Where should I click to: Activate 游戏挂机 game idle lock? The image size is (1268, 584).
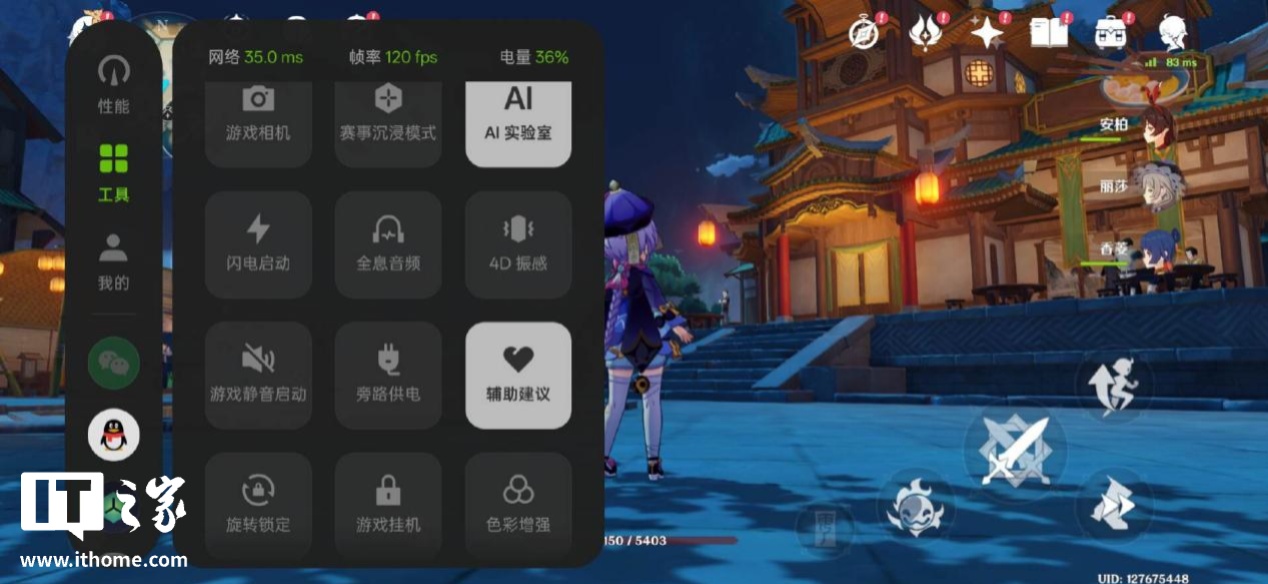point(388,505)
